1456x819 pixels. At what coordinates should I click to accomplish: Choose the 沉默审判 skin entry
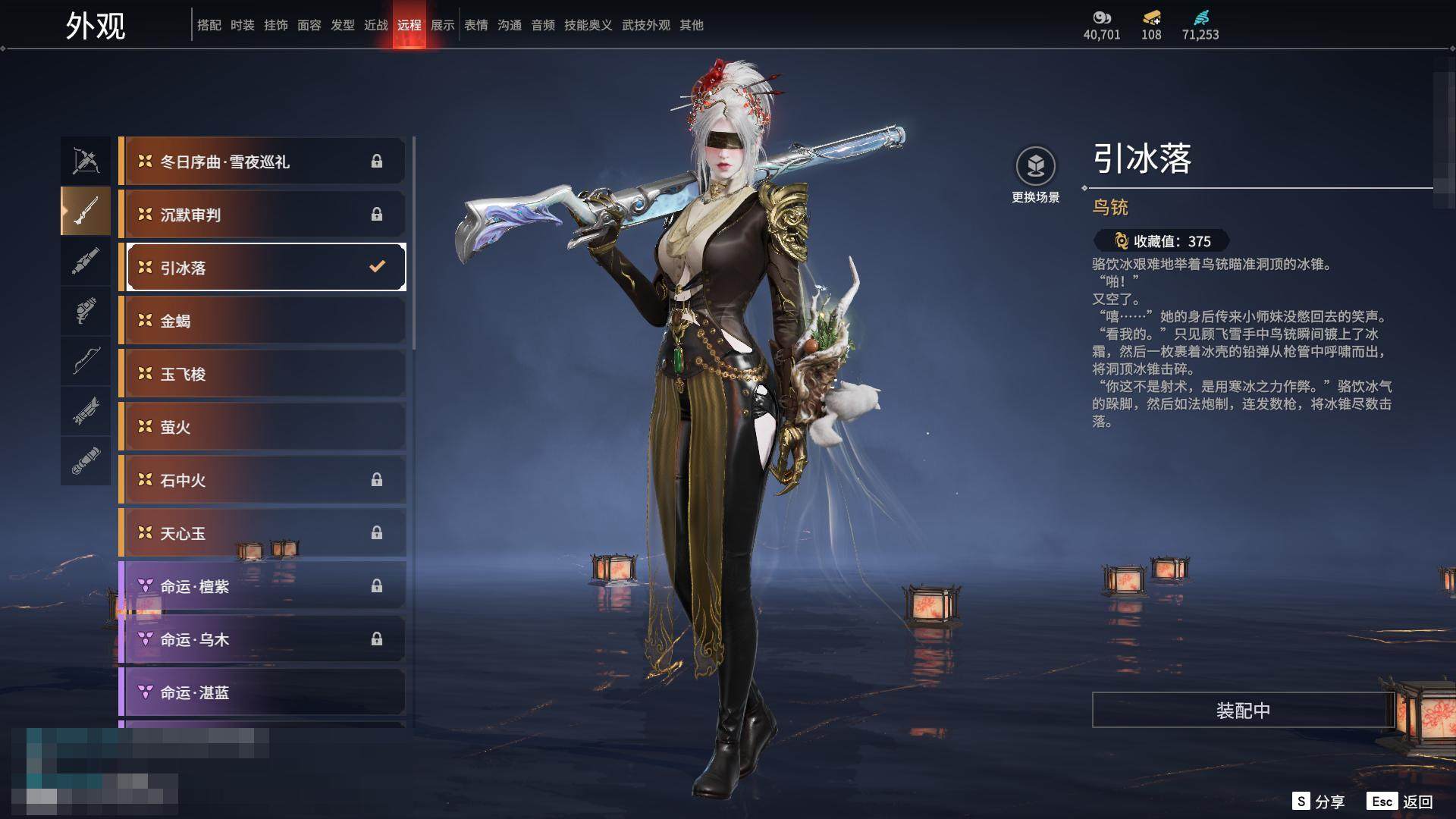click(262, 215)
